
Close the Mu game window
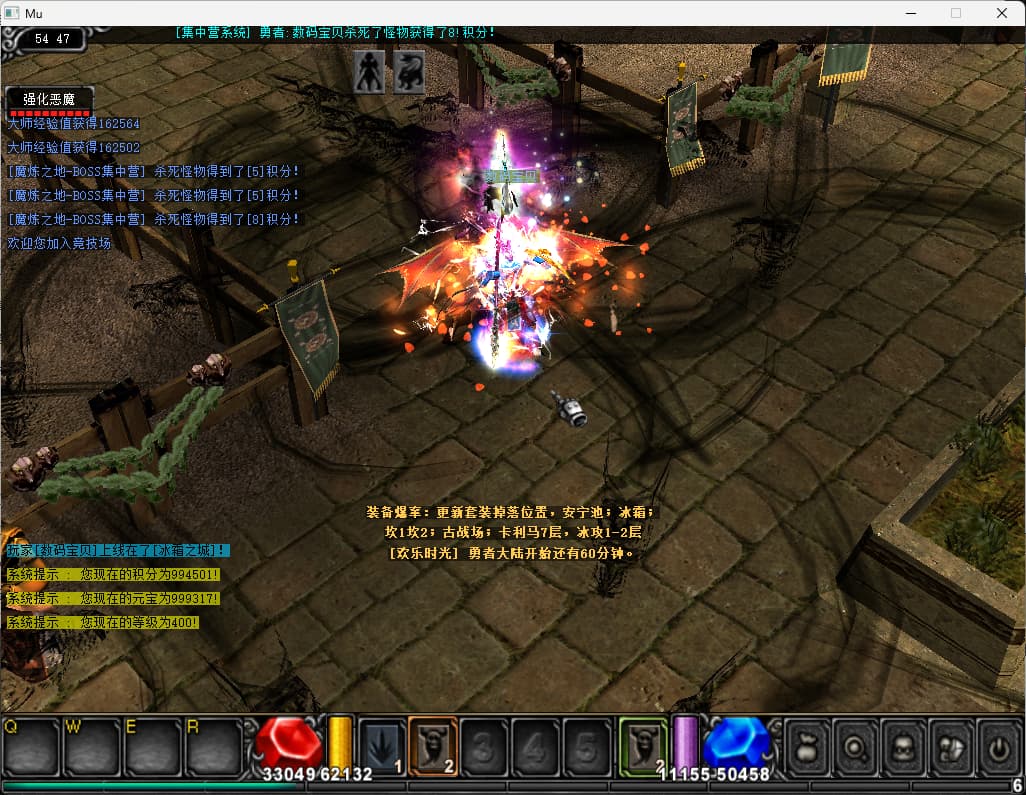1001,13
